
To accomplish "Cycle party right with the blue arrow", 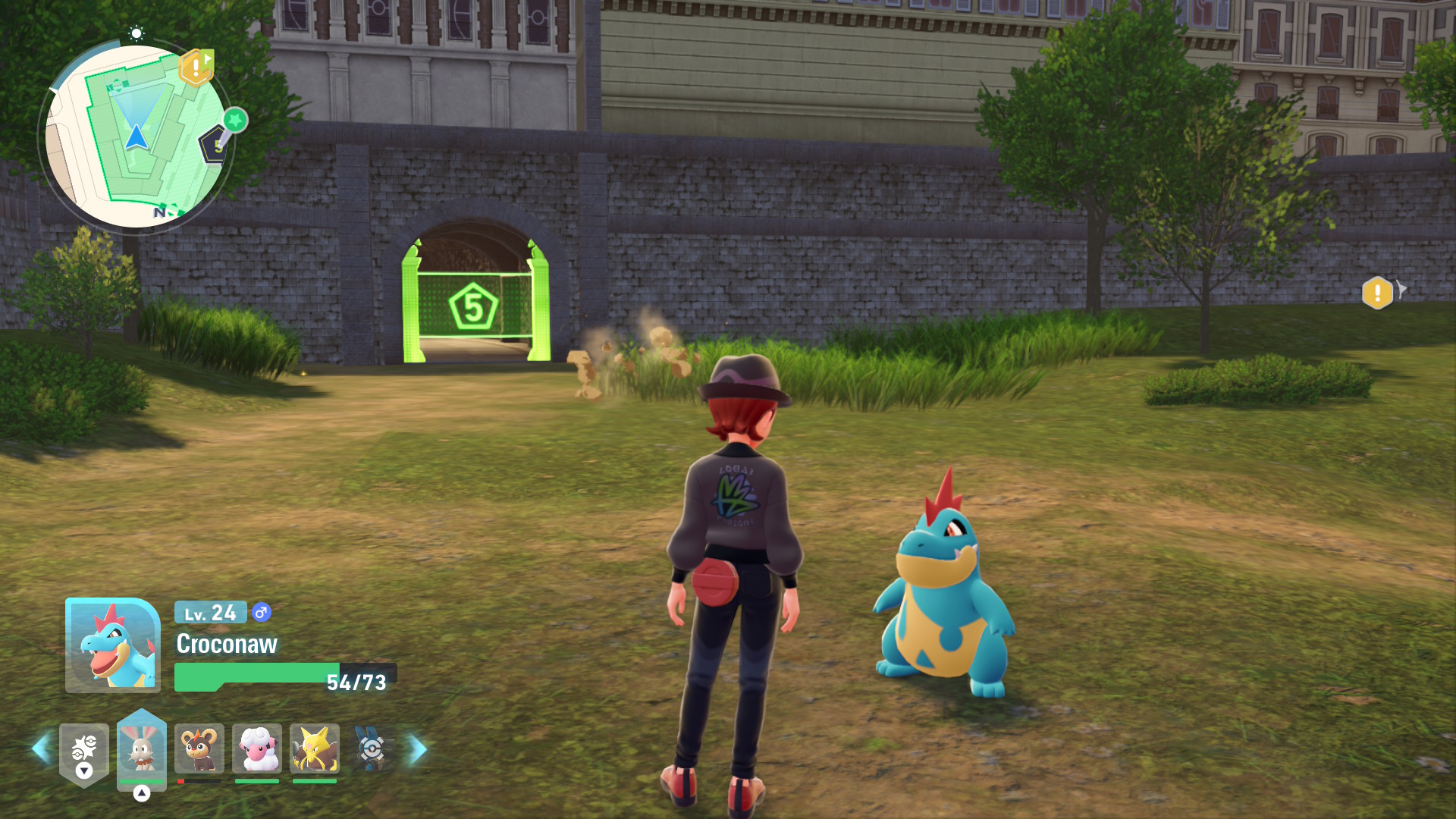I will (418, 749).
